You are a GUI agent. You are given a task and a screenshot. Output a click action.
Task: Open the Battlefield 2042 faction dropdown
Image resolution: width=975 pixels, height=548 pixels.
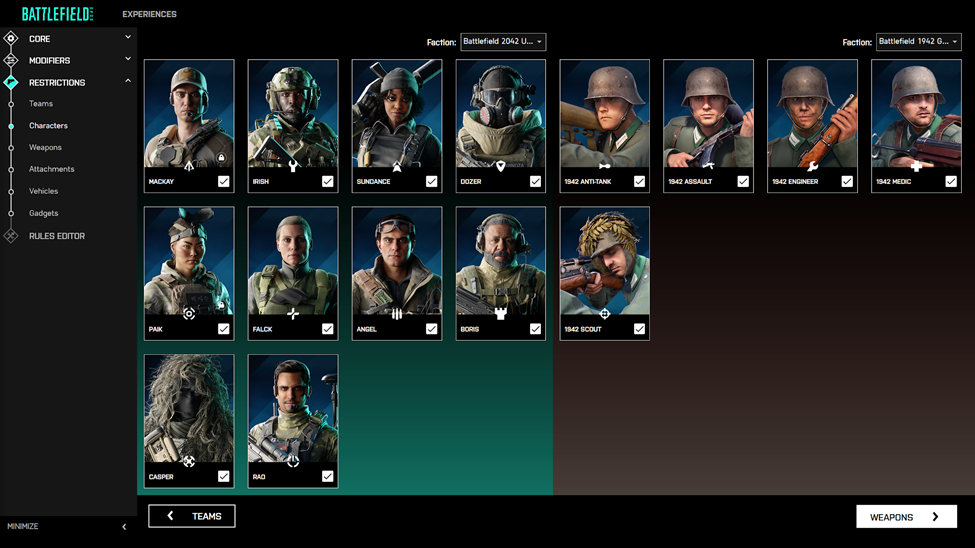coord(503,42)
